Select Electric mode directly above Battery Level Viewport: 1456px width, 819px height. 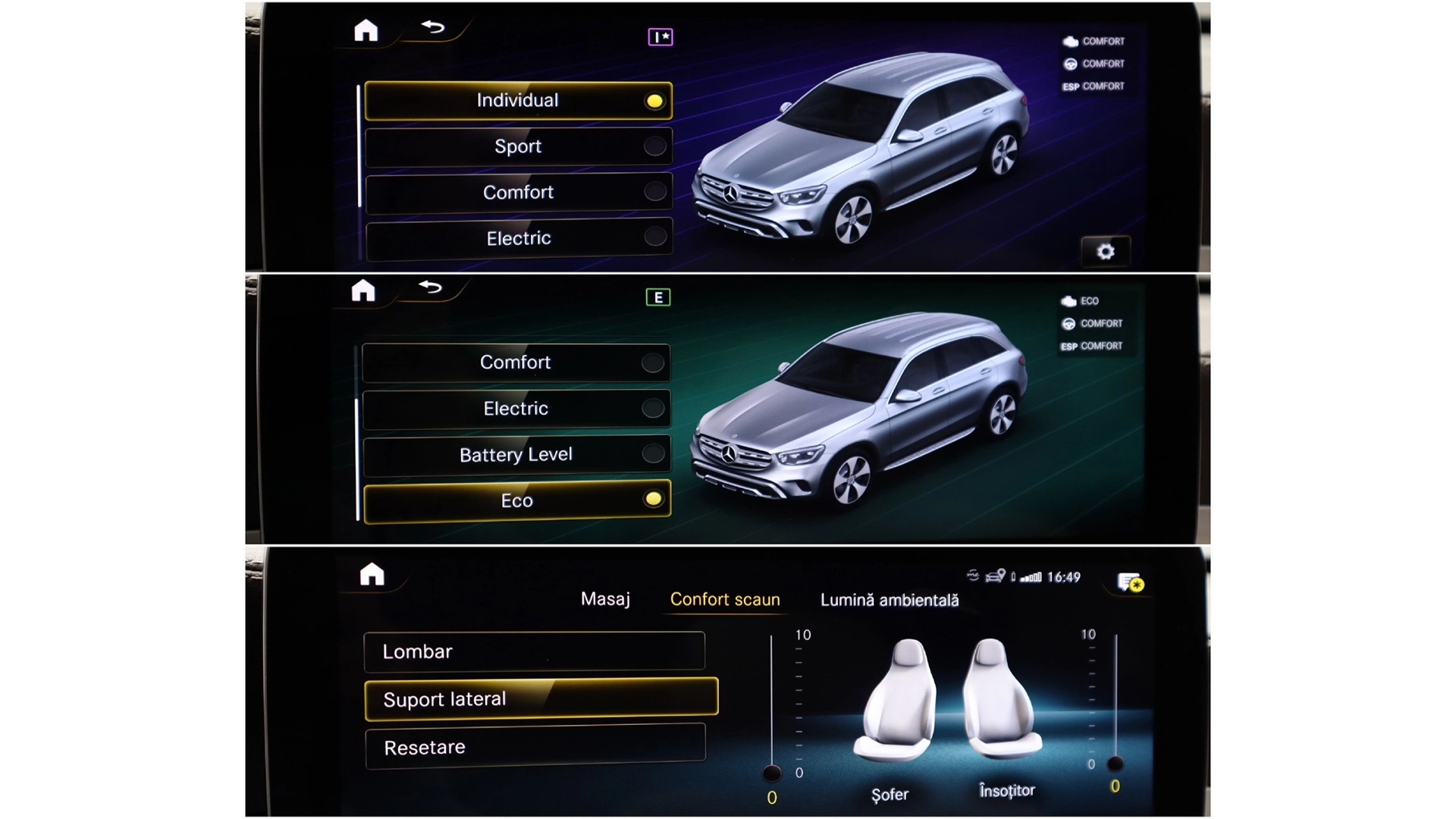516,409
